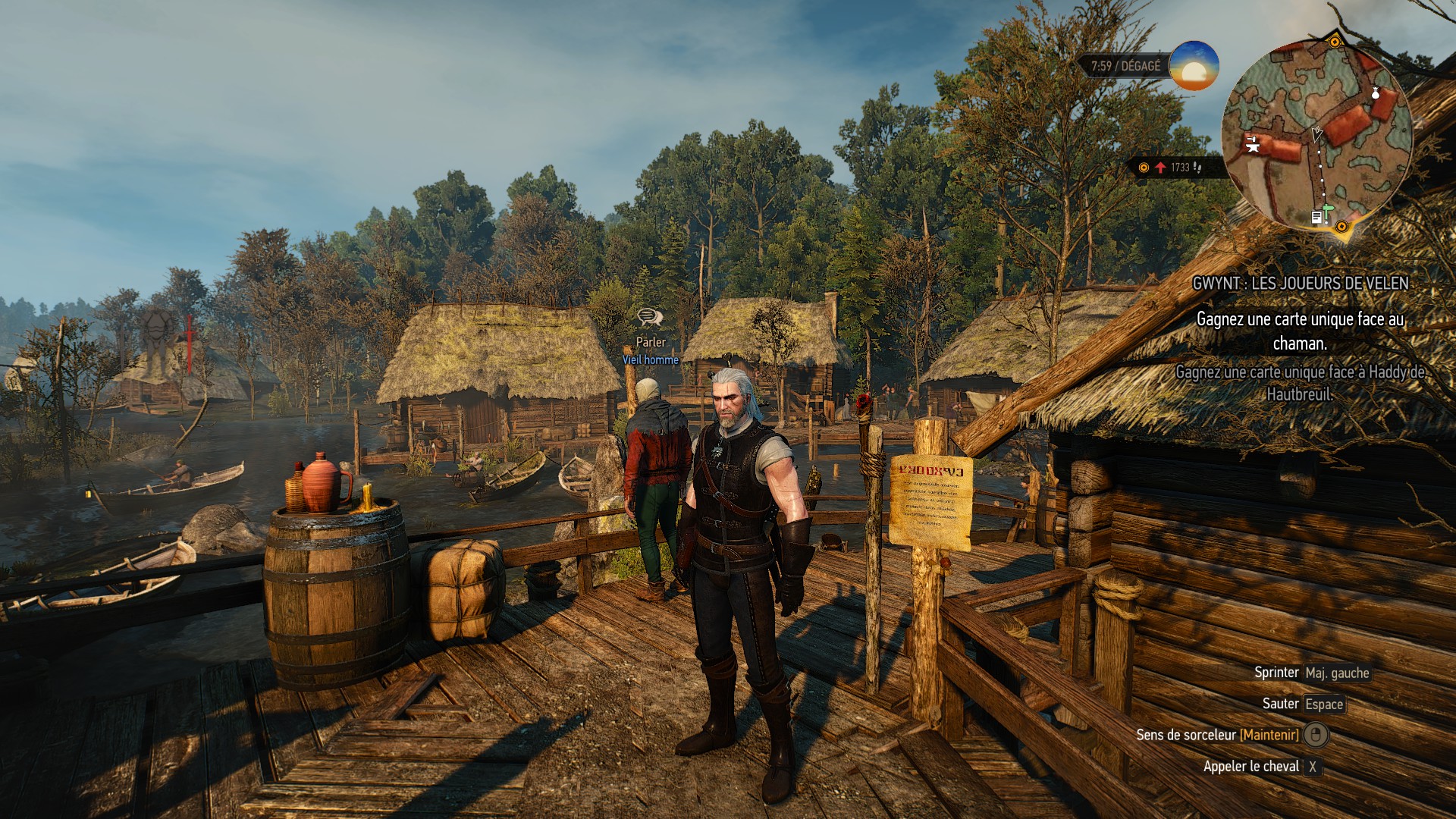Click the blacksmith anvil marker on minimap
The width and height of the screenshot is (1456, 819).
pos(1252,143)
